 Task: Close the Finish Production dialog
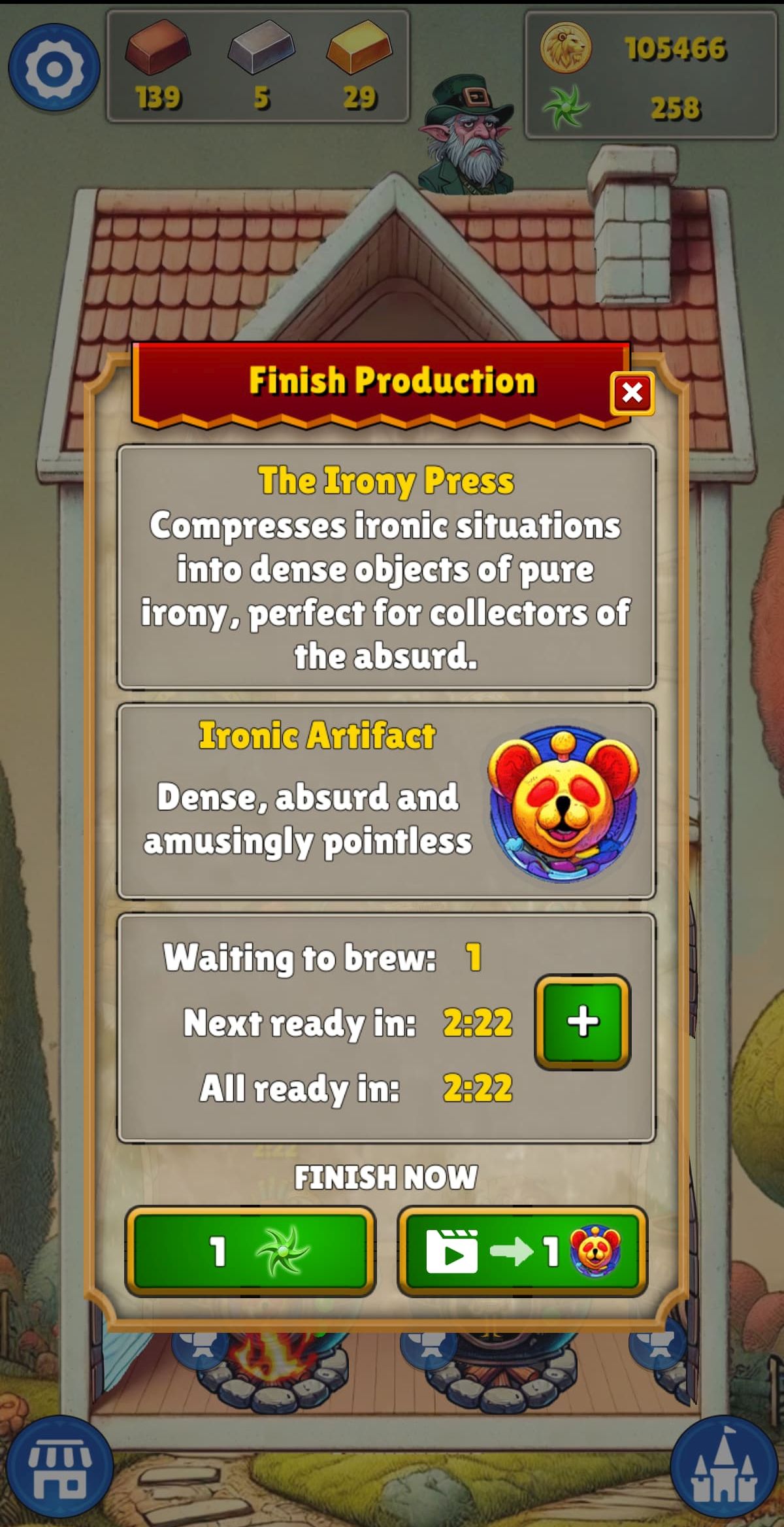tap(631, 393)
